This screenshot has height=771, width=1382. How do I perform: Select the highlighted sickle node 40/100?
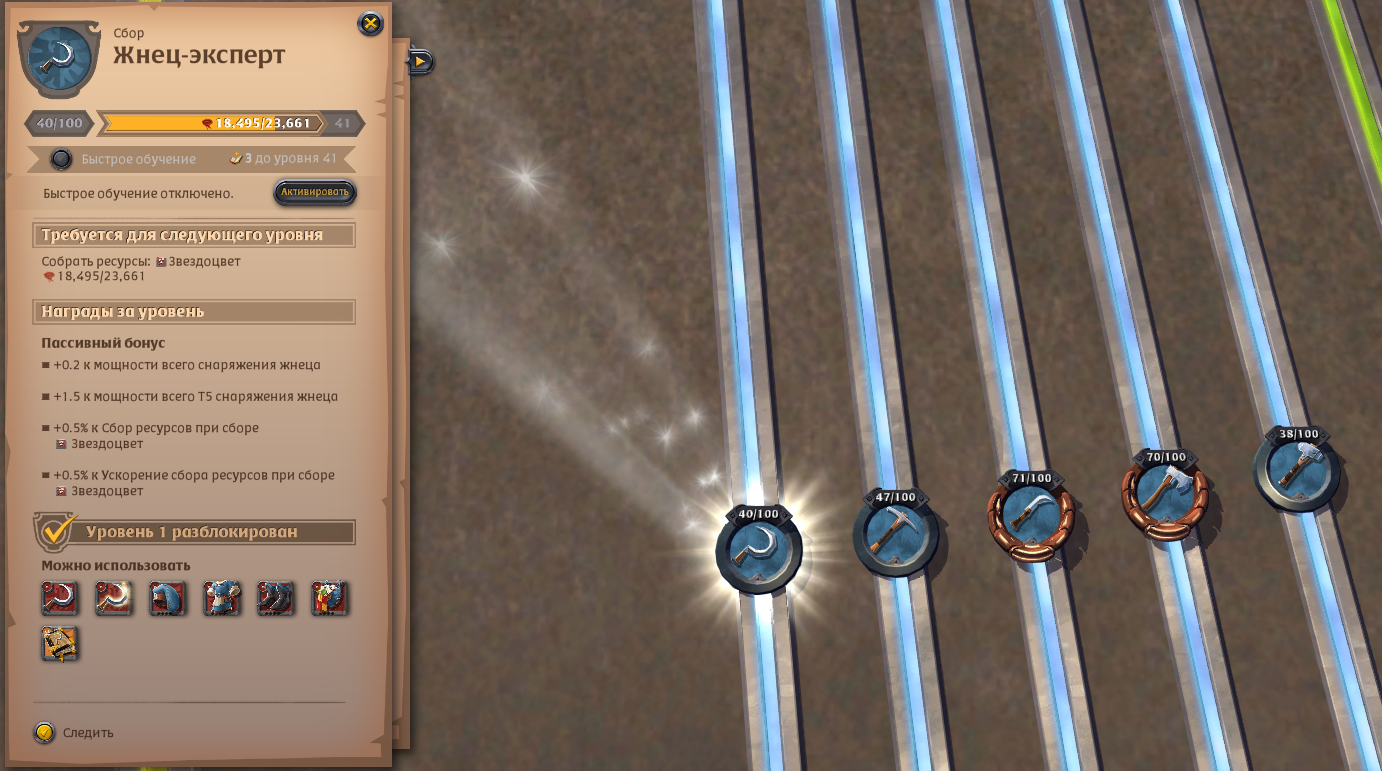759,550
